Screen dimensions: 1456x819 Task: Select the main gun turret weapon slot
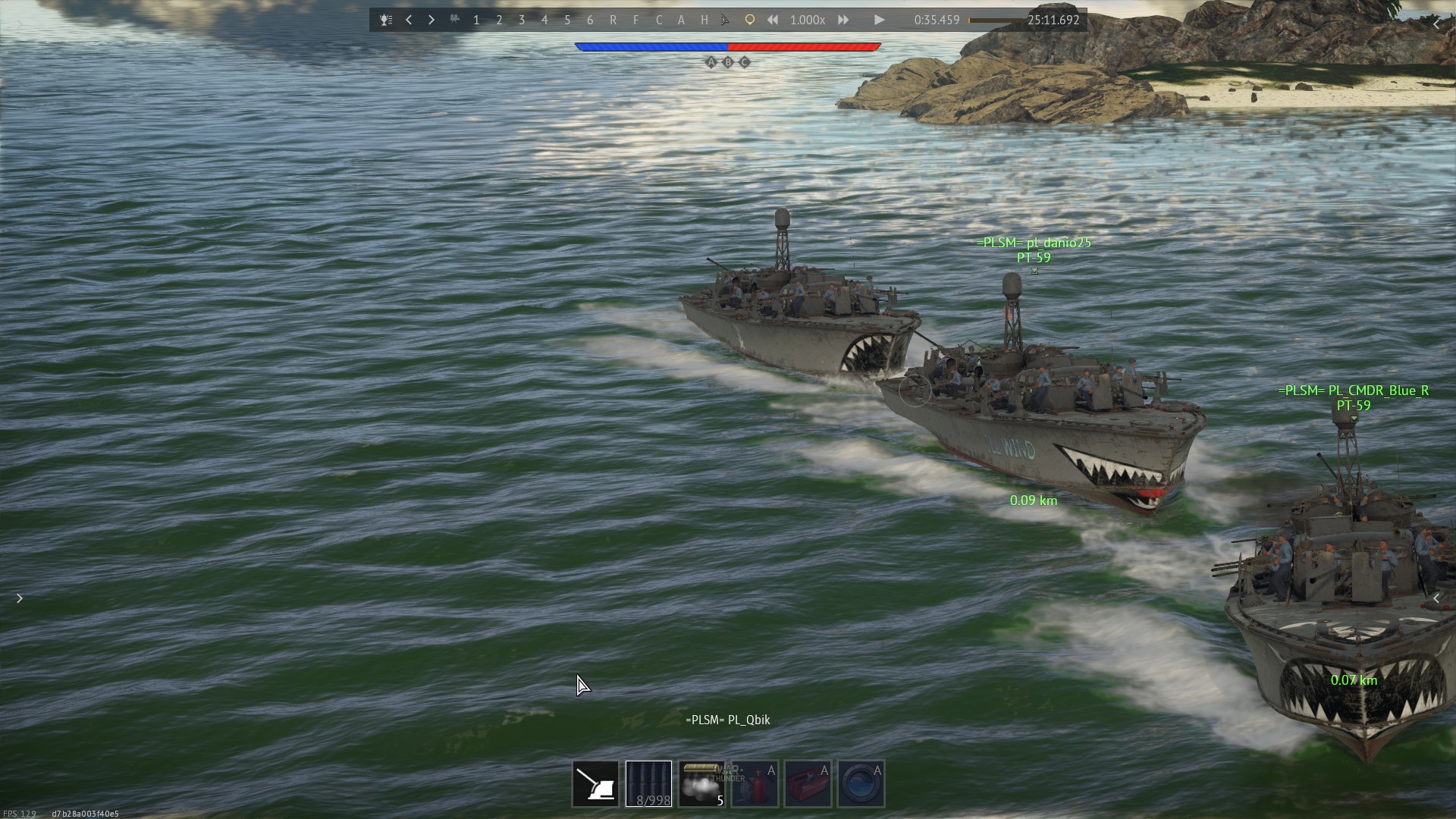point(595,783)
